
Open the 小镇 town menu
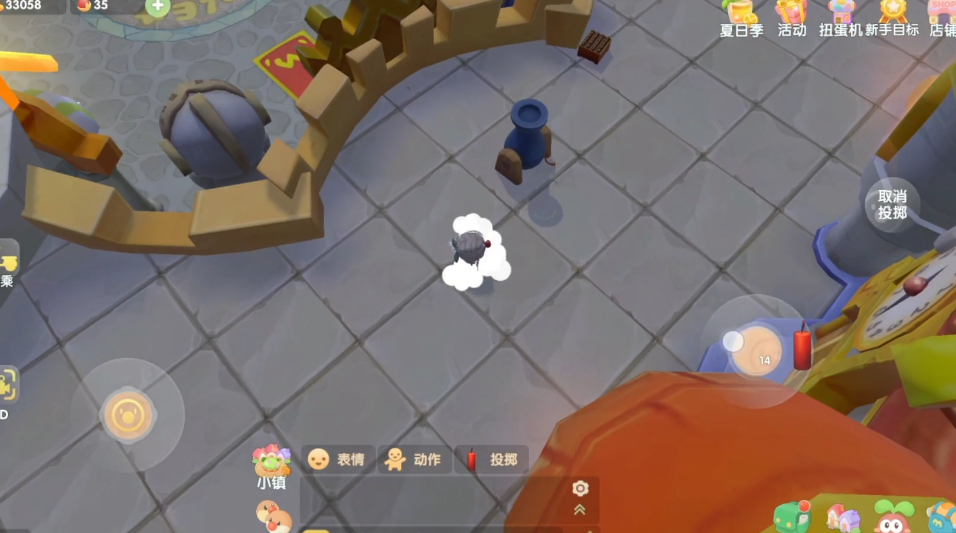click(272, 468)
